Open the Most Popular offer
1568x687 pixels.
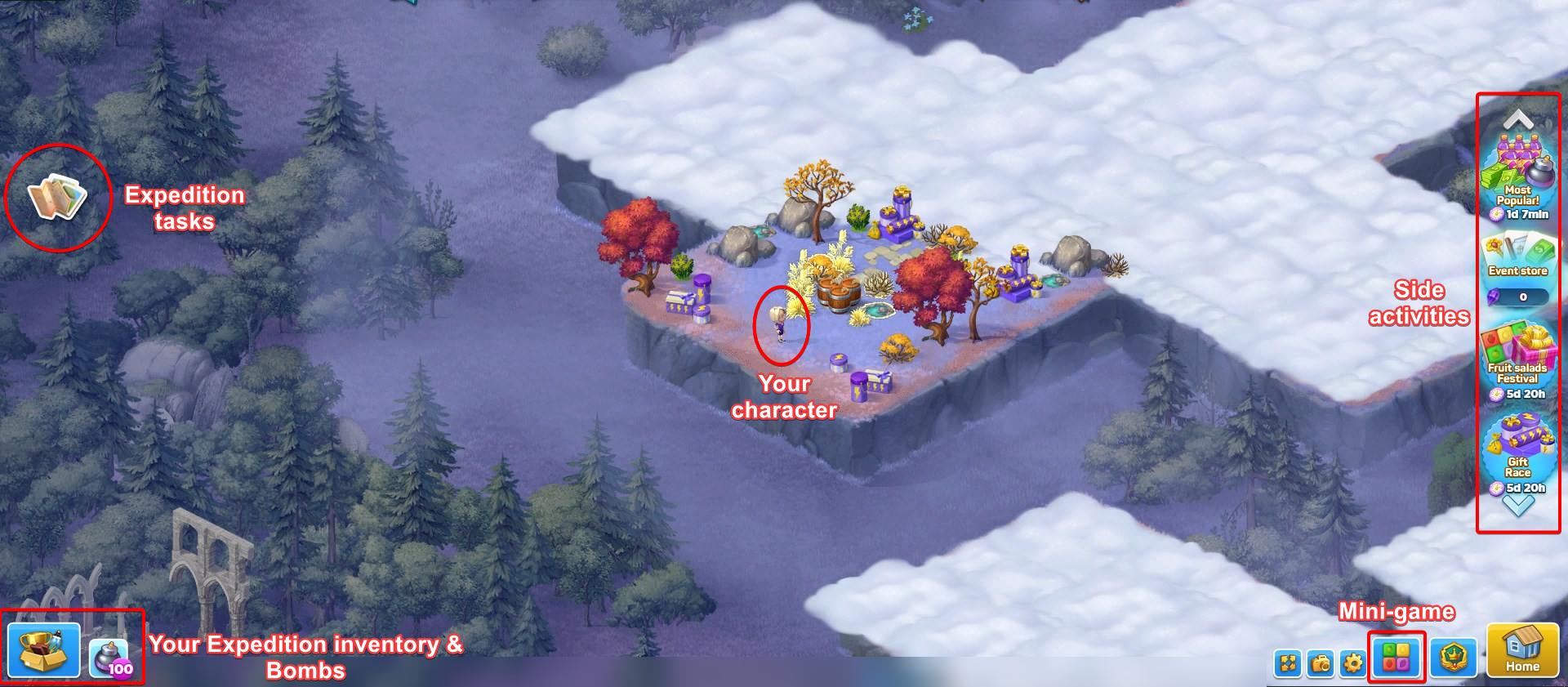coord(1517,176)
